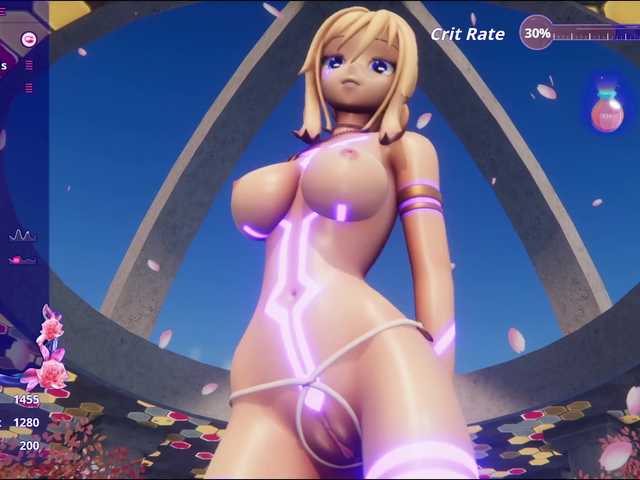Click the waveform icon on the left panel

22,236
